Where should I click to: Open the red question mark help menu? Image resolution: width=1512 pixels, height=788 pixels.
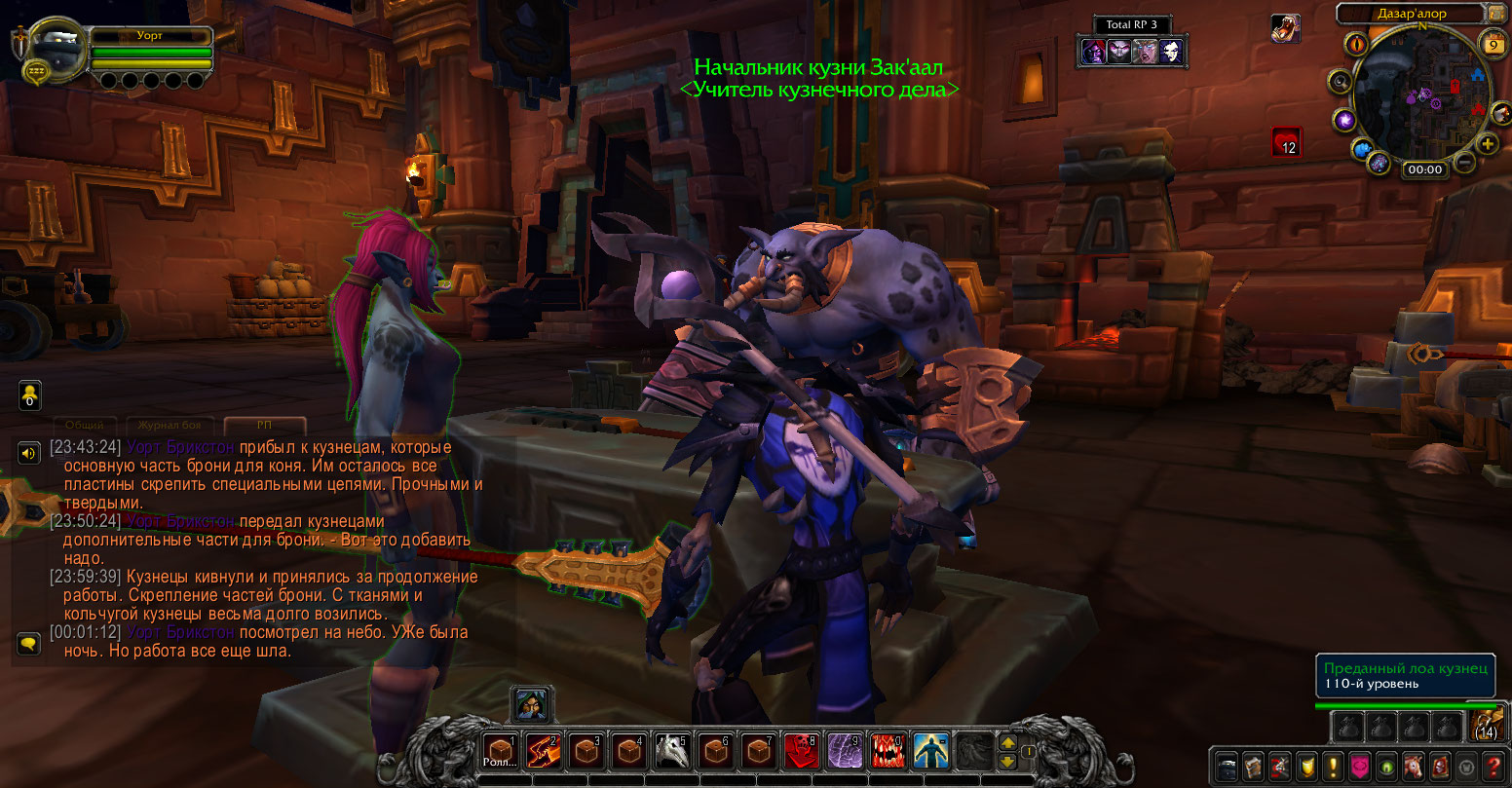1492,767
